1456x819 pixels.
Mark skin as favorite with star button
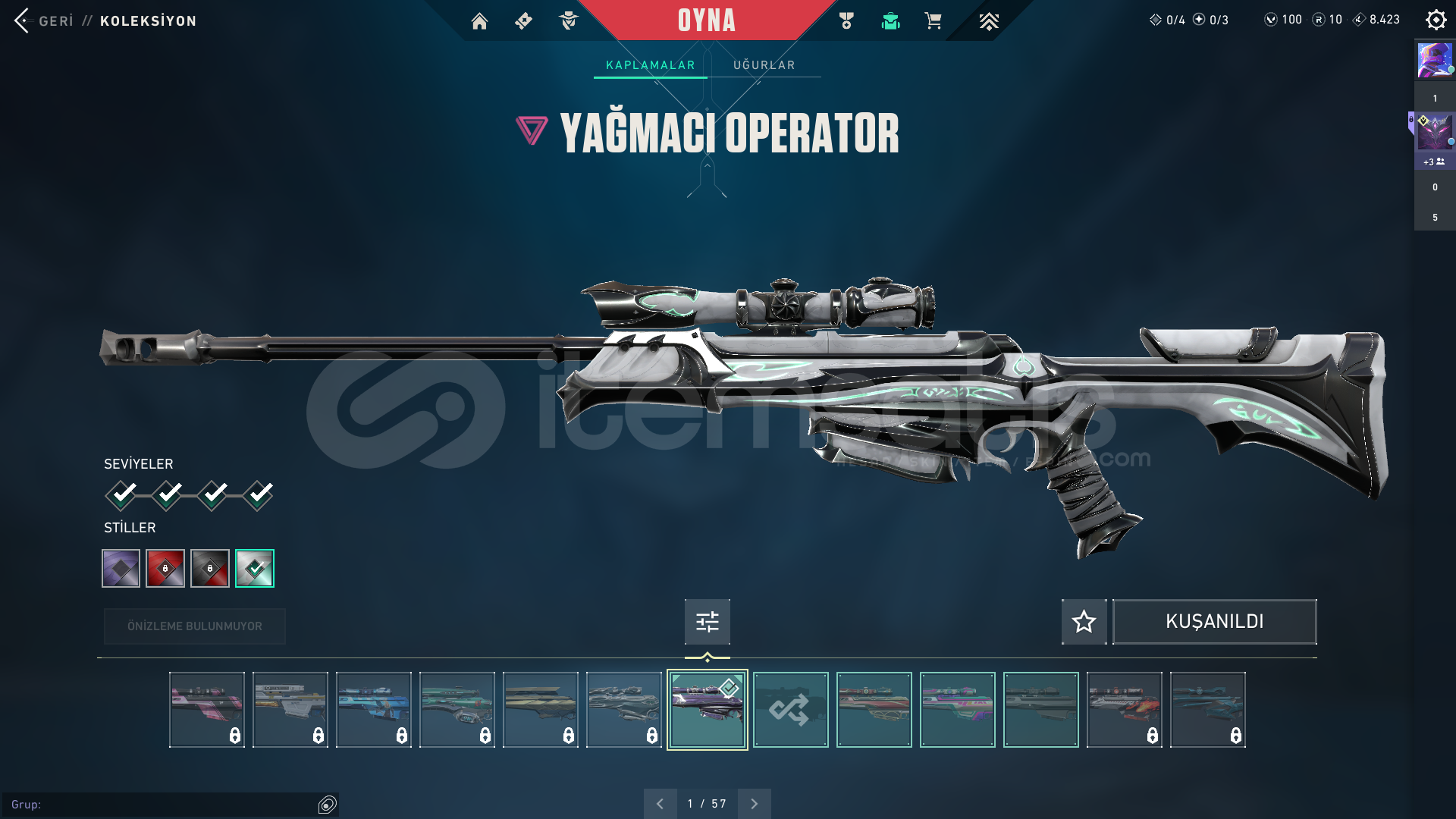[1084, 622]
